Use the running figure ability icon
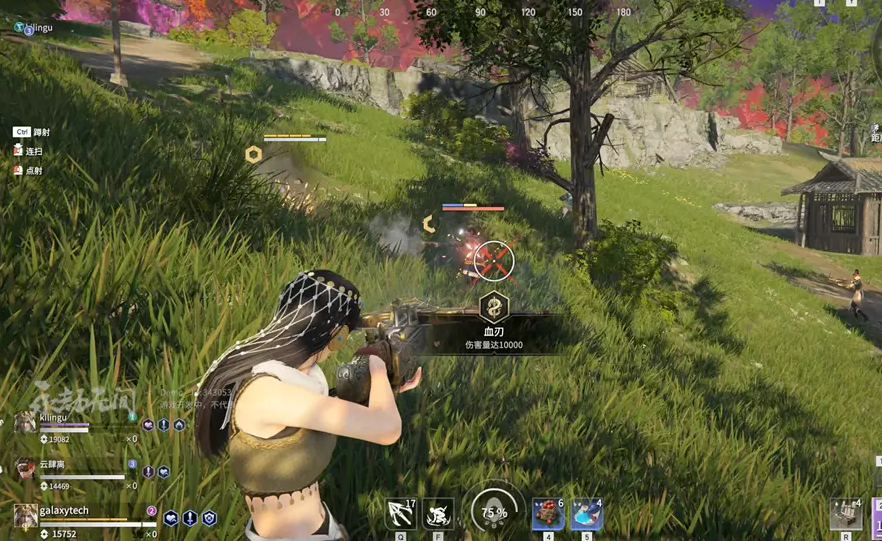 pos(438,514)
